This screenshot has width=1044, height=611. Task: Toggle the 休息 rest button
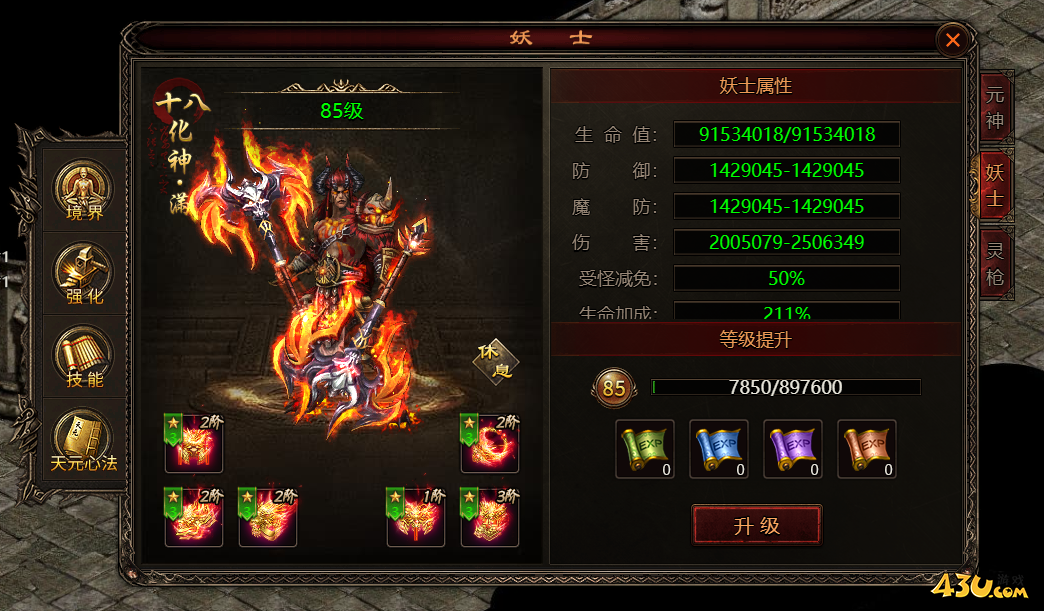pyautogui.click(x=495, y=361)
